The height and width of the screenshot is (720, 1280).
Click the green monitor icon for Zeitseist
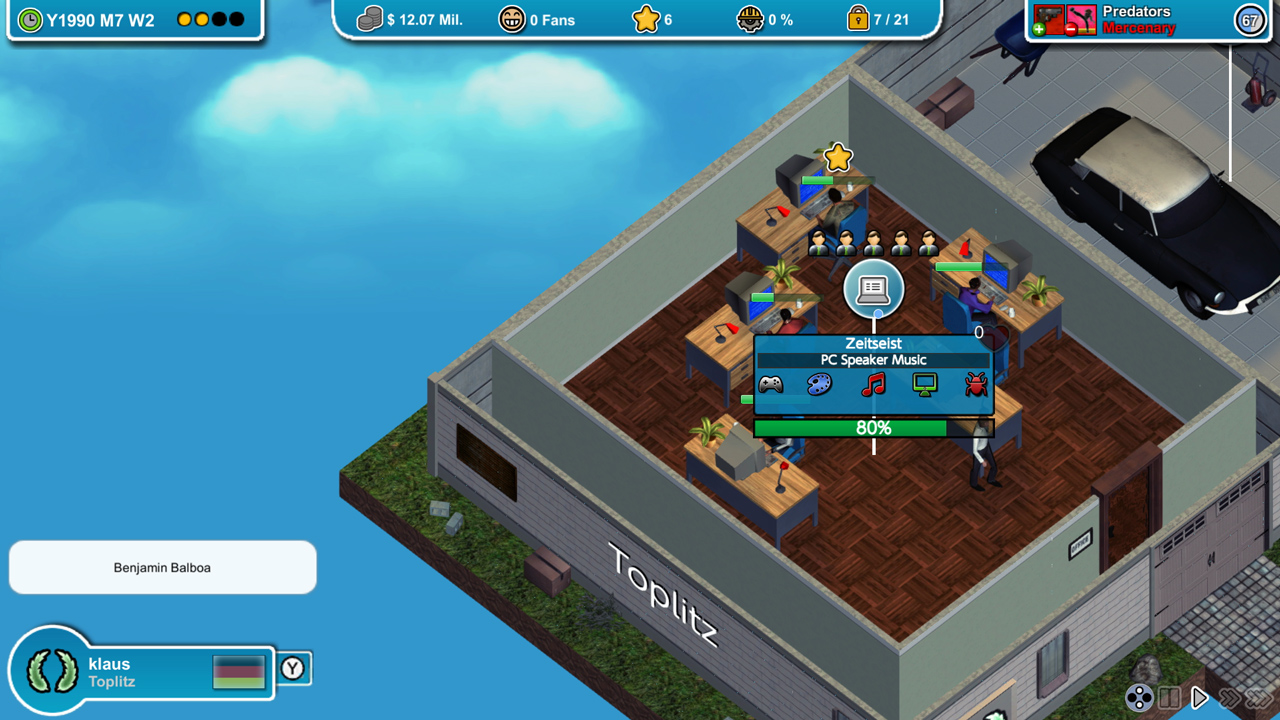(x=924, y=384)
